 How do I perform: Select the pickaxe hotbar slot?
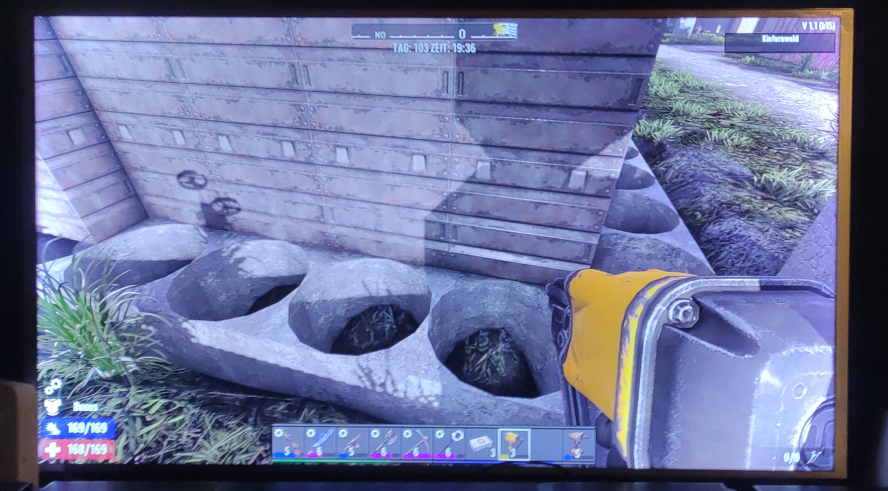coord(416,442)
